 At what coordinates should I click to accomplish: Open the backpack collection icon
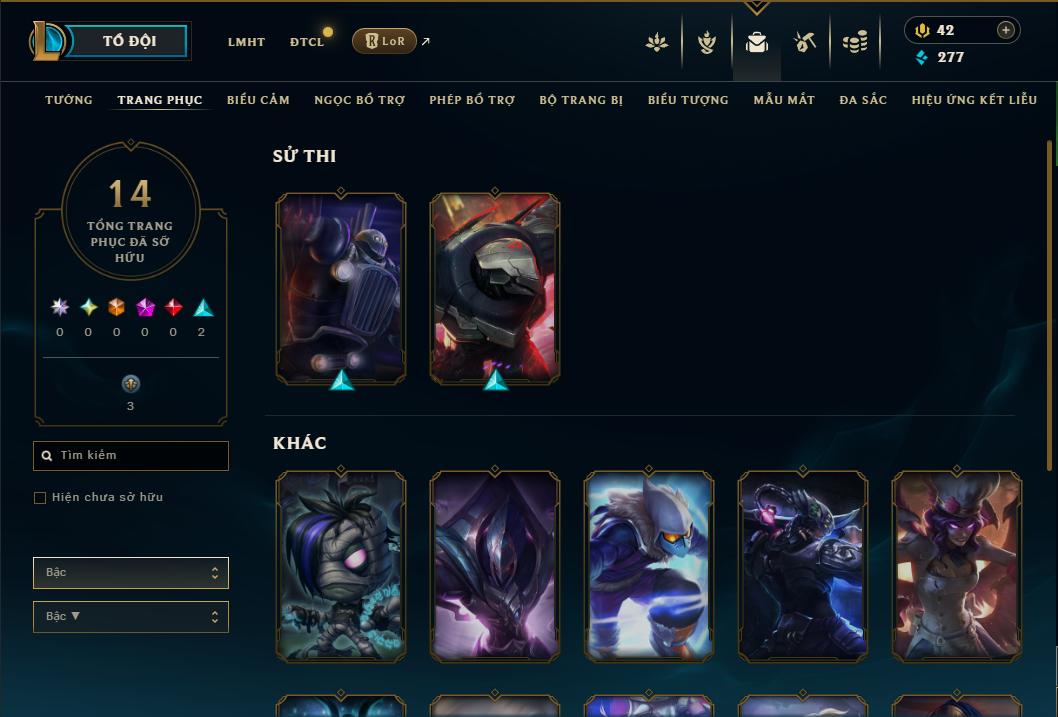(757, 42)
